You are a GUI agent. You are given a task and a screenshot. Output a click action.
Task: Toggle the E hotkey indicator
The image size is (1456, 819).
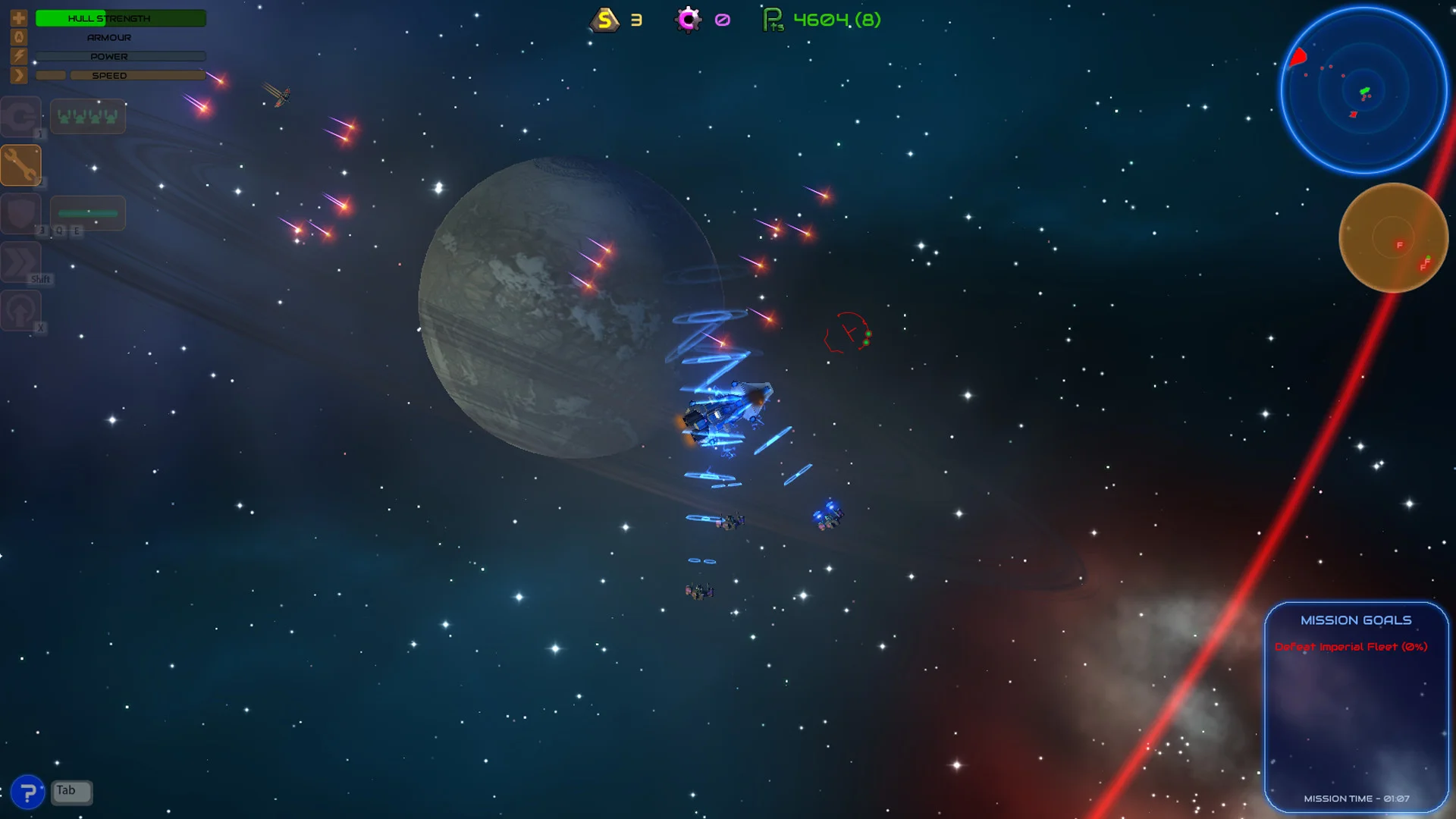pos(76,231)
